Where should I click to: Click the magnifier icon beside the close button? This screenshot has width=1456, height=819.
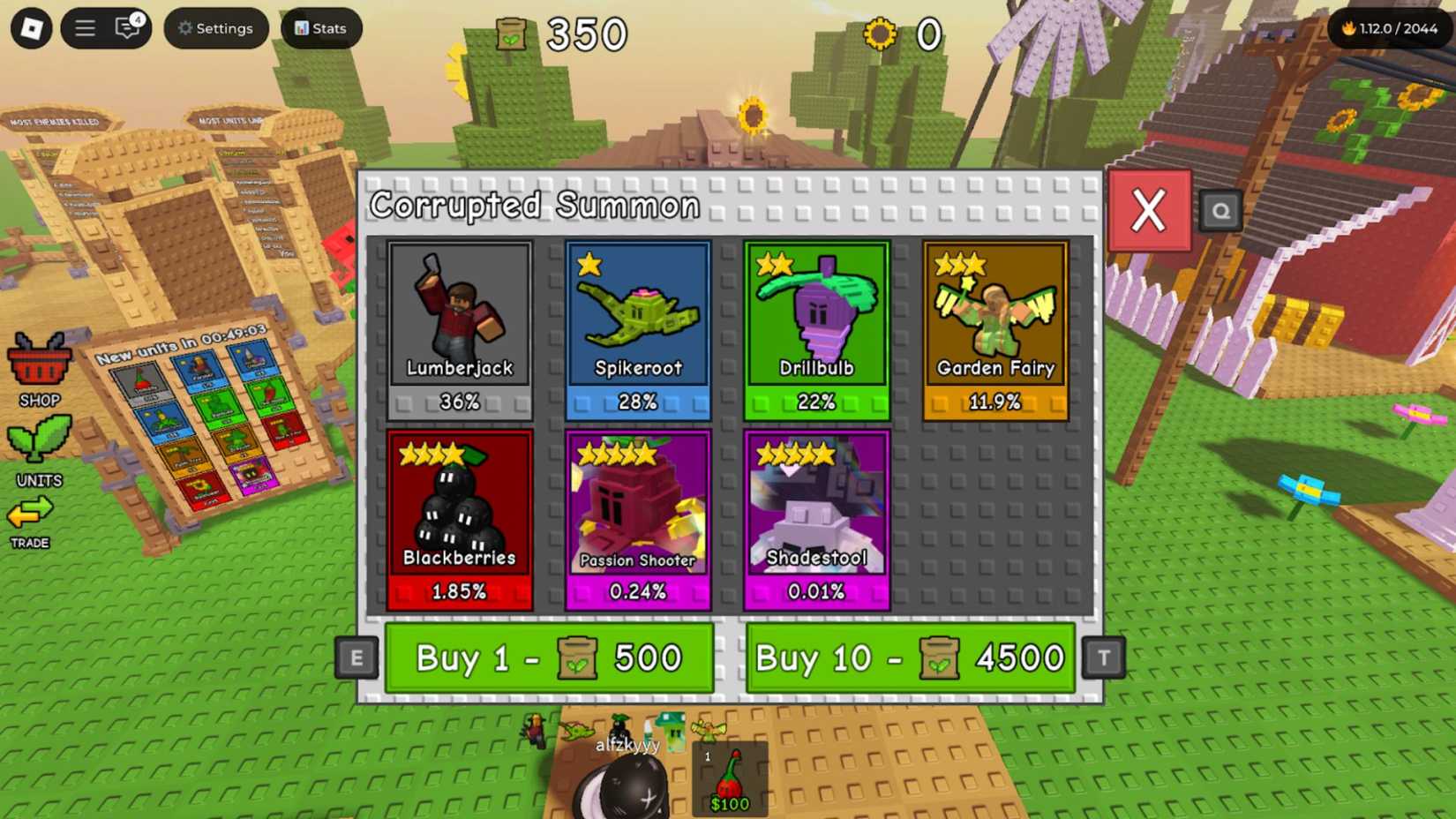point(1220,211)
